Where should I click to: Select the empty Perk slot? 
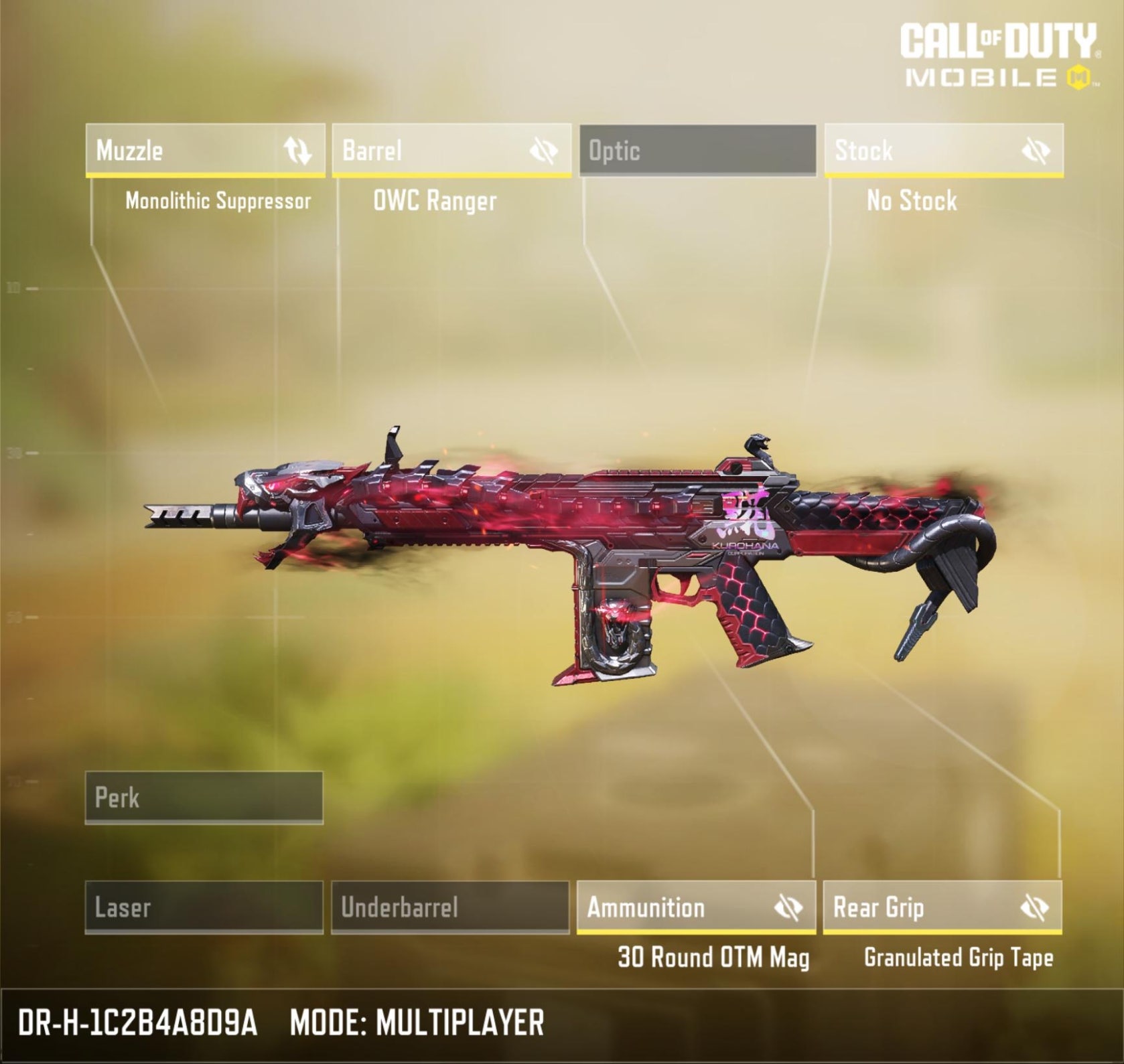pos(204,797)
